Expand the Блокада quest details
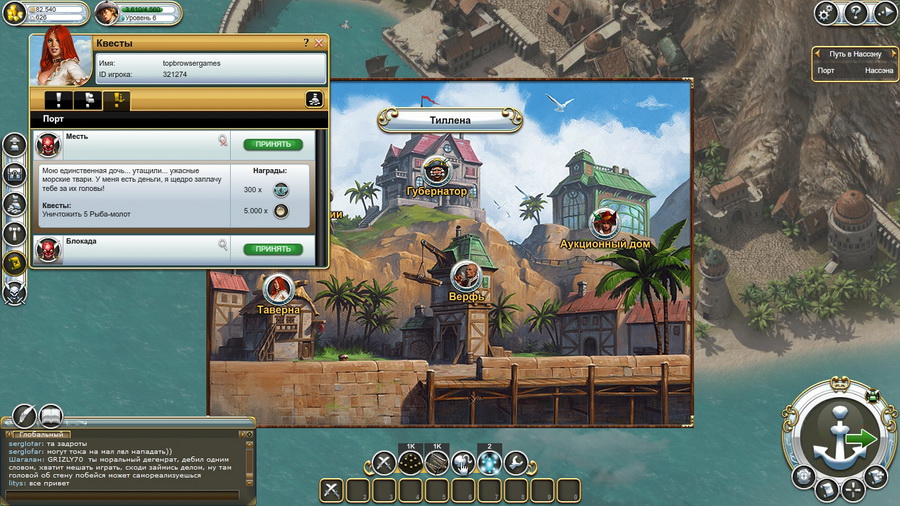The width and height of the screenshot is (900, 506). pos(223,244)
